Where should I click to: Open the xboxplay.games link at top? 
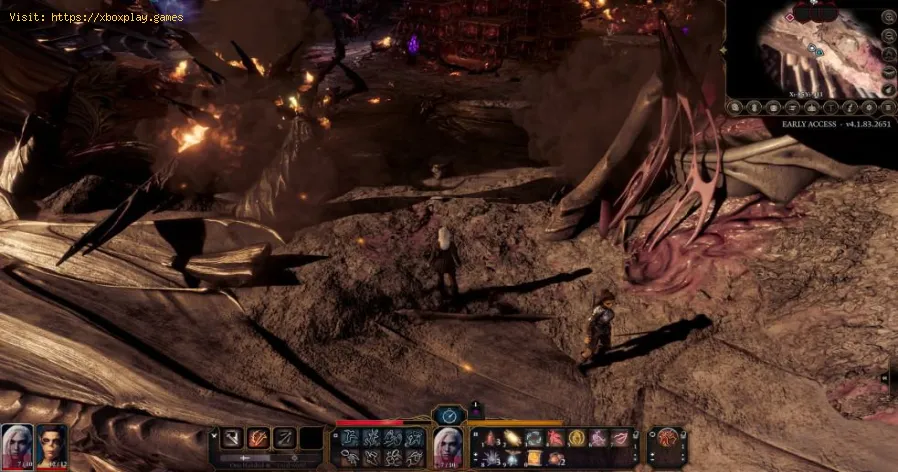[x=95, y=18]
